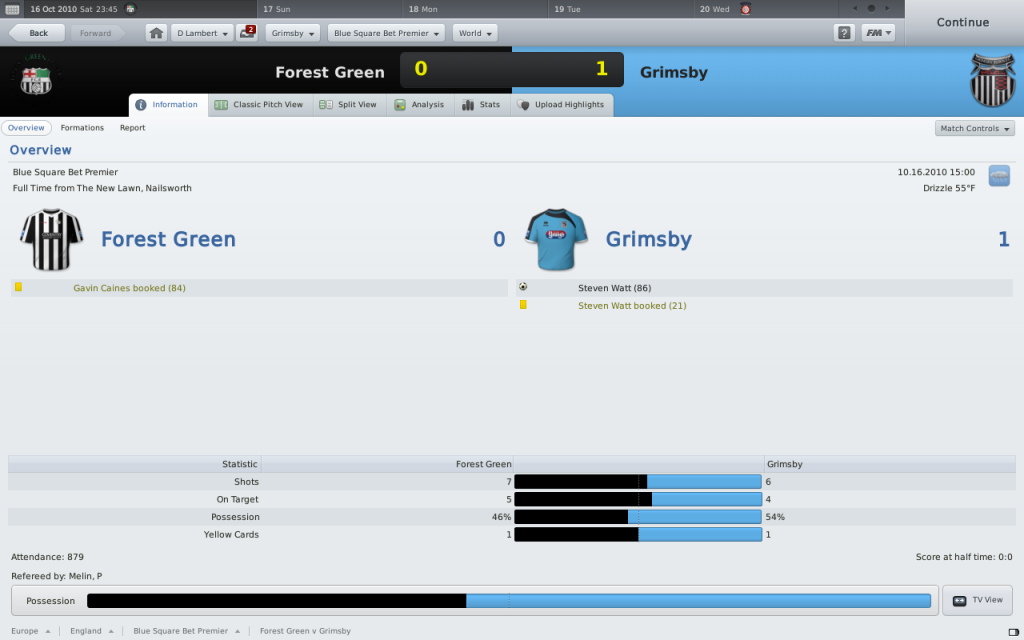Go Back to previous screen
This screenshot has width=1024, height=640.
(38, 33)
